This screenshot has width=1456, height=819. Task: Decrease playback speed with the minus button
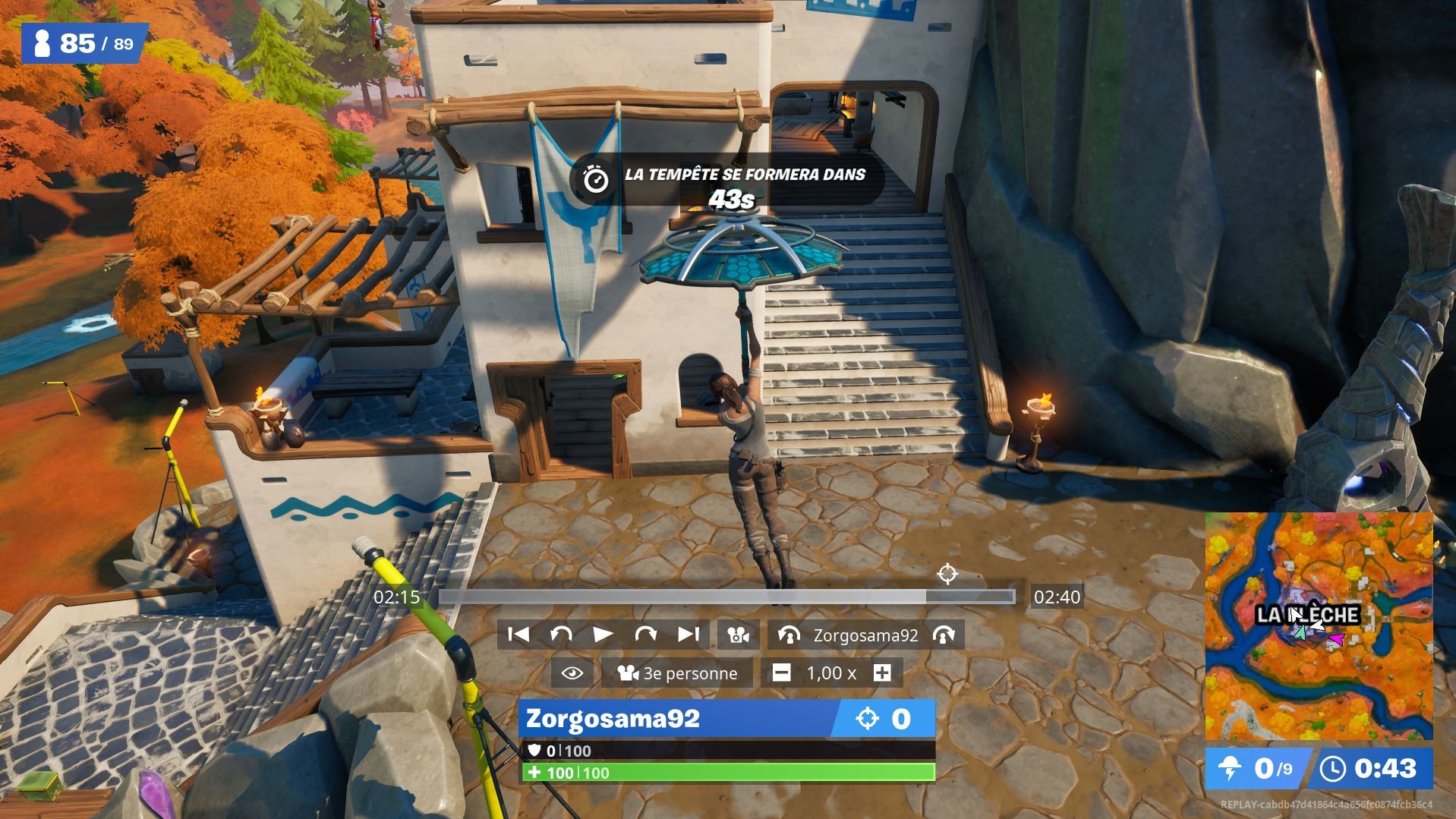click(781, 673)
